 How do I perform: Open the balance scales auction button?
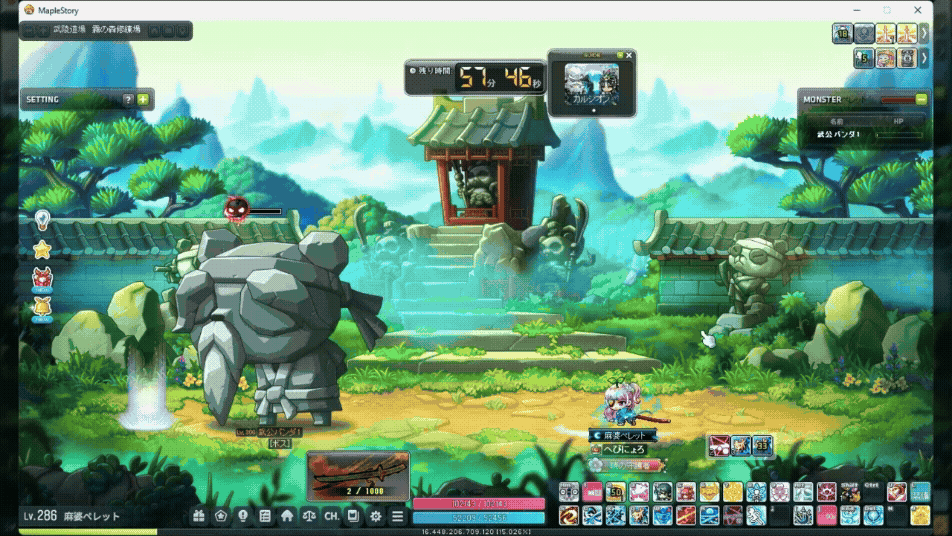309,516
